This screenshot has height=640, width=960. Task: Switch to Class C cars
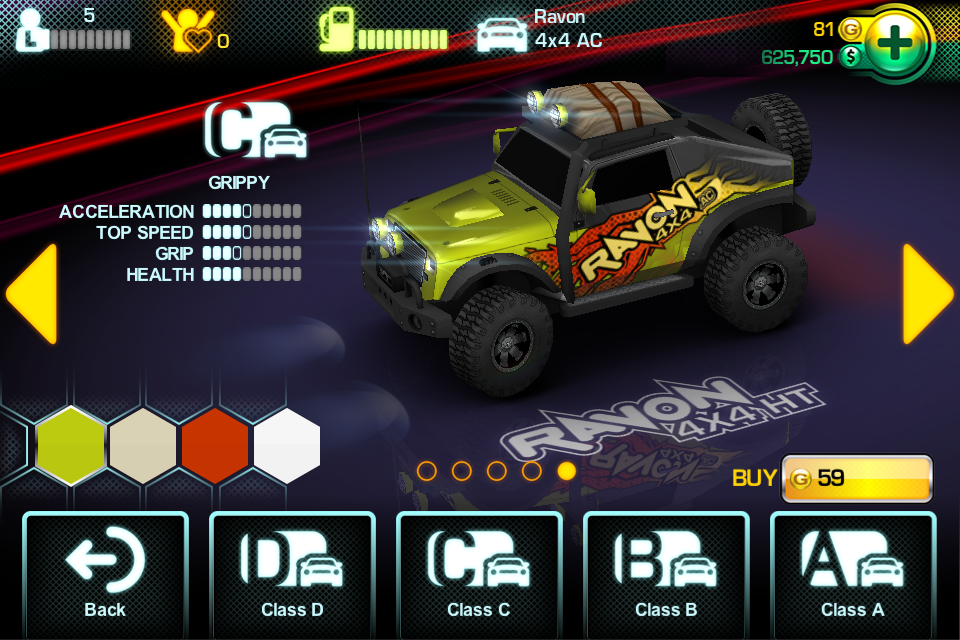coord(479,574)
